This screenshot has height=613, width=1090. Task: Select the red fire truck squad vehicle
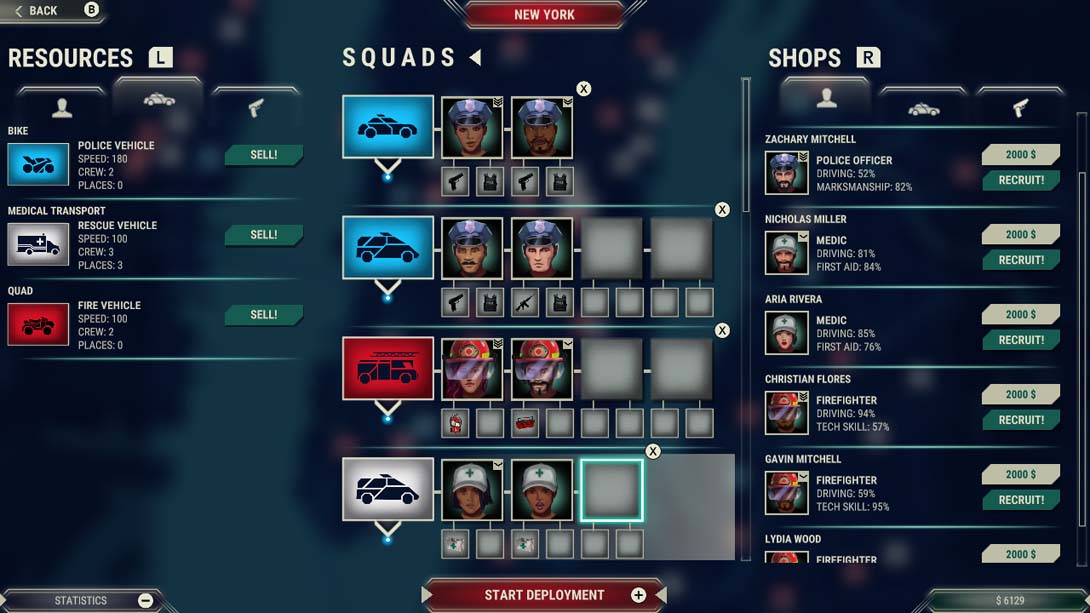[x=388, y=369]
